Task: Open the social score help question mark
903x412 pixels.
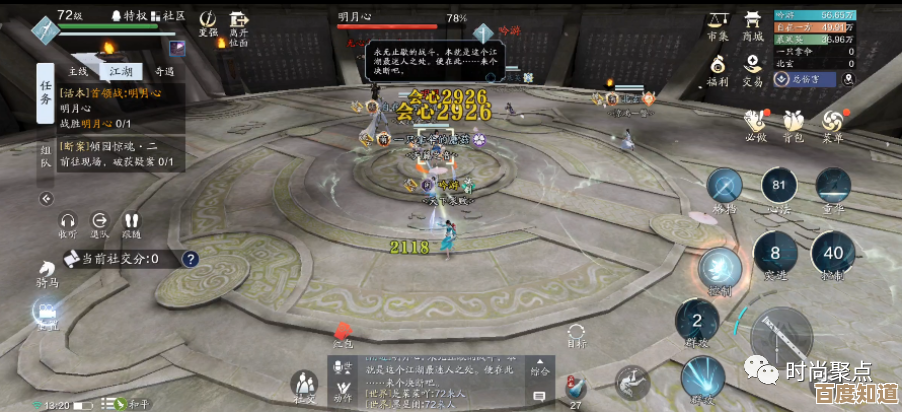Action: click(x=190, y=259)
